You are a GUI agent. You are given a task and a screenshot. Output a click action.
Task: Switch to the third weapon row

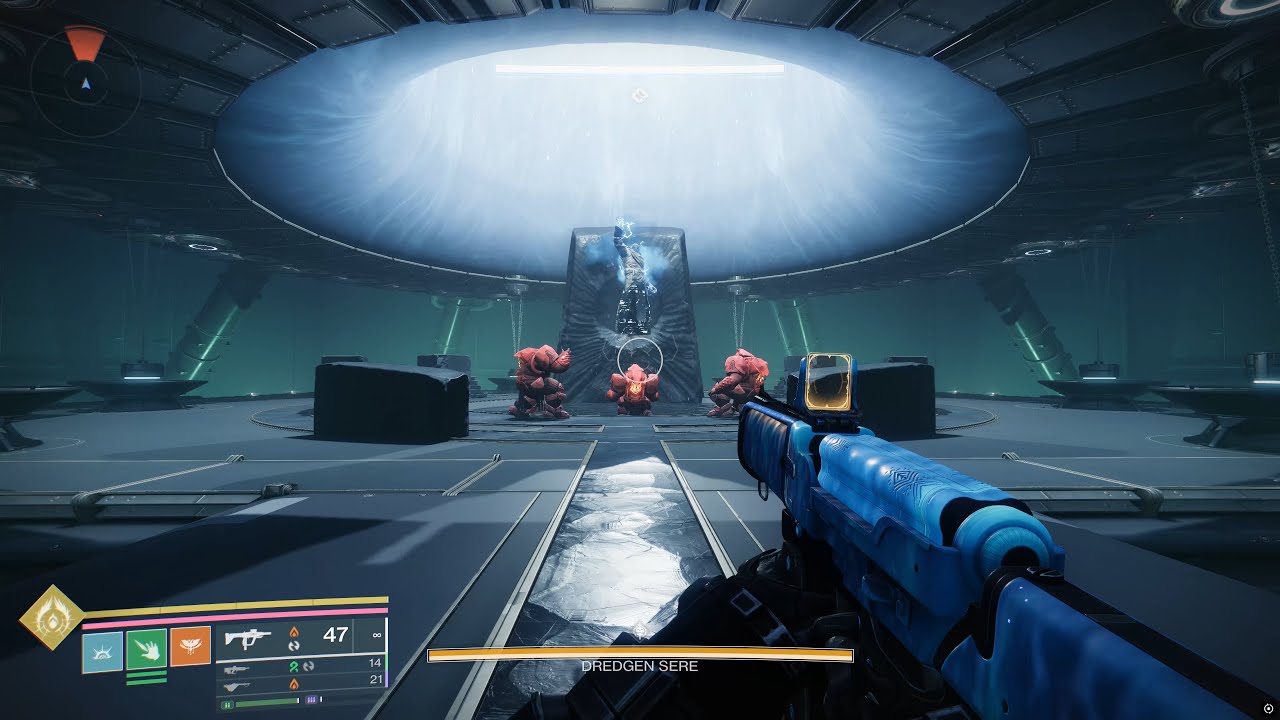[300, 682]
